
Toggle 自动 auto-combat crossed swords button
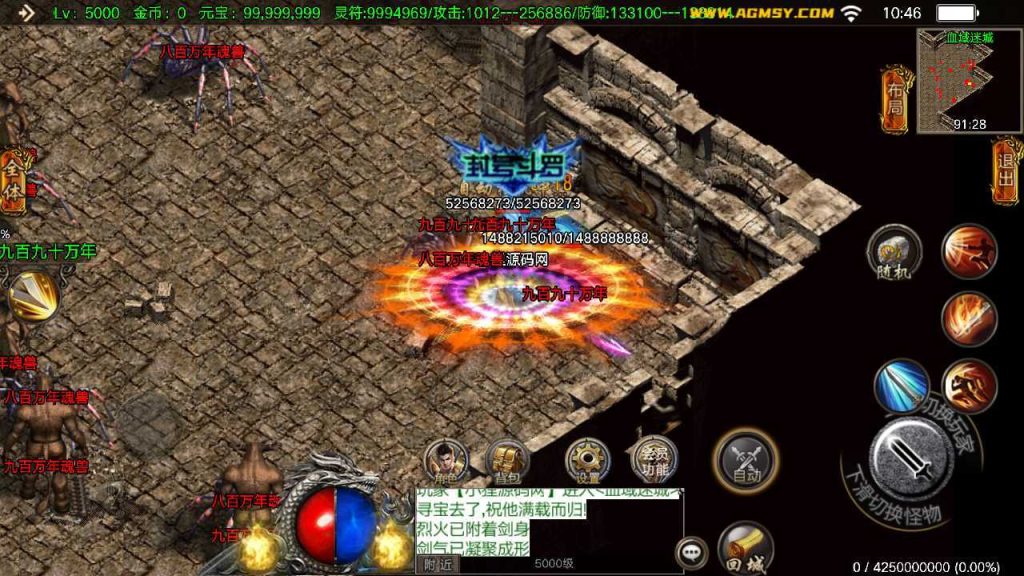745,462
